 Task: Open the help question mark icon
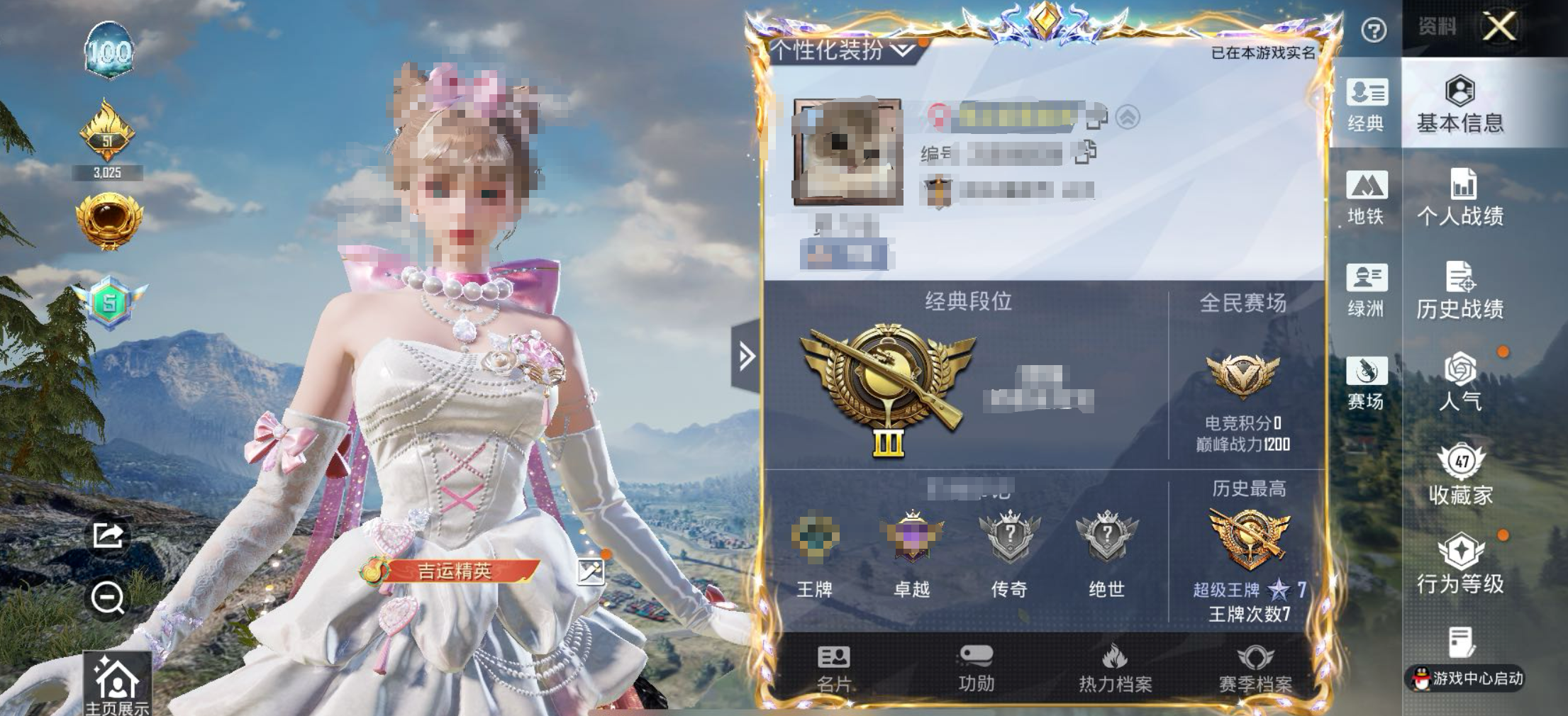click(1374, 30)
